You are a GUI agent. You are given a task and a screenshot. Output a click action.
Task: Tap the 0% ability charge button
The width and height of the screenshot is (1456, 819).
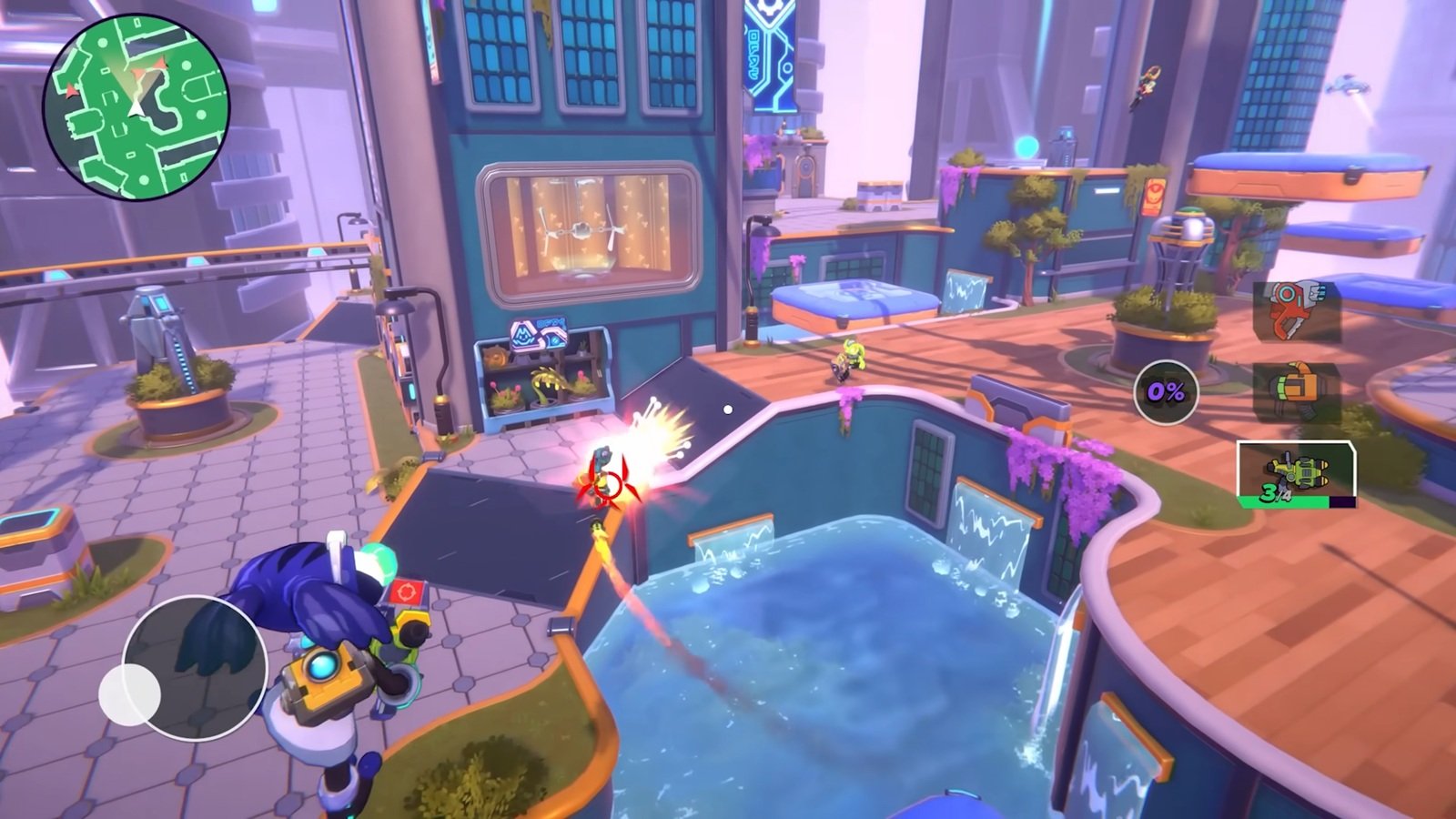click(x=1166, y=392)
